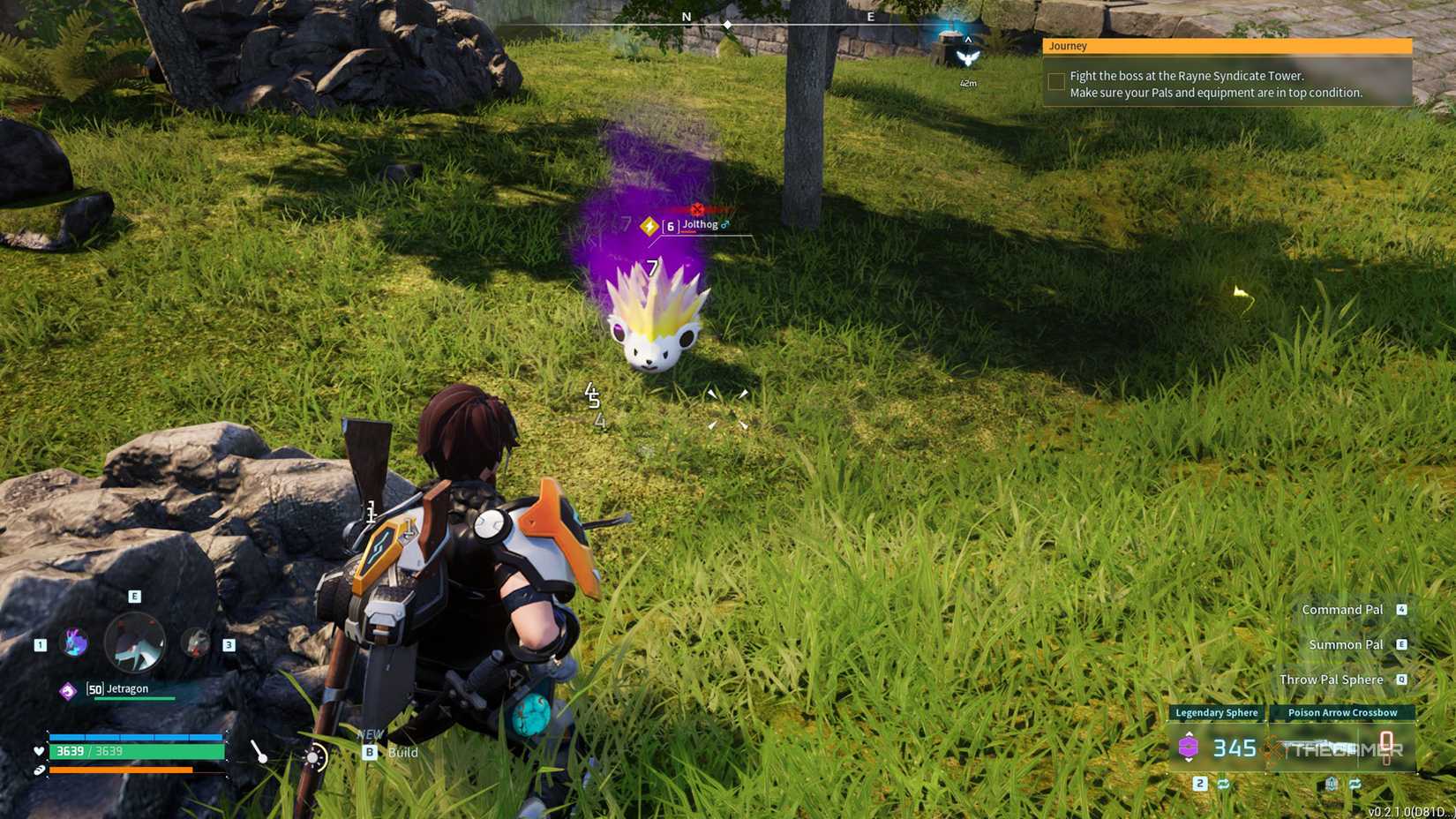Click the Summon Pal action prompt
Image resolution: width=1456 pixels, height=819 pixels.
click(1348, 644)
